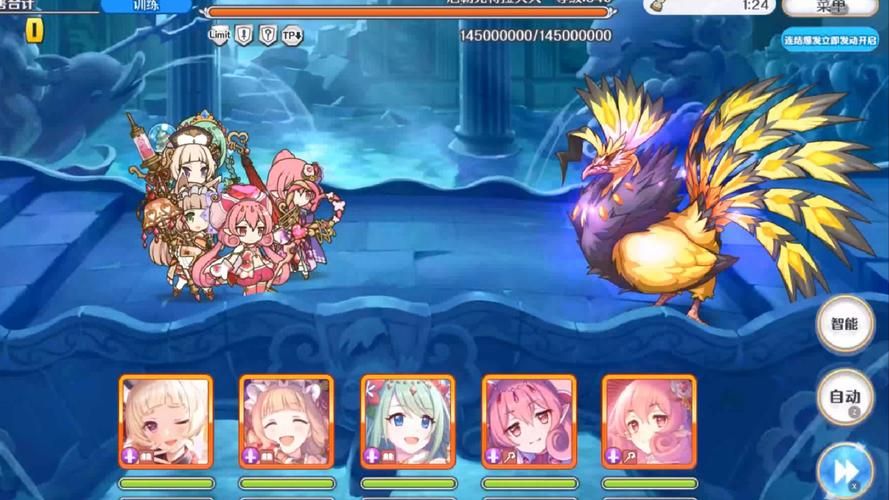Toggle the 连结爆发立即发动 setting
Image resolution: width=889 pixels, height=500 pixels.
[829, 41]
